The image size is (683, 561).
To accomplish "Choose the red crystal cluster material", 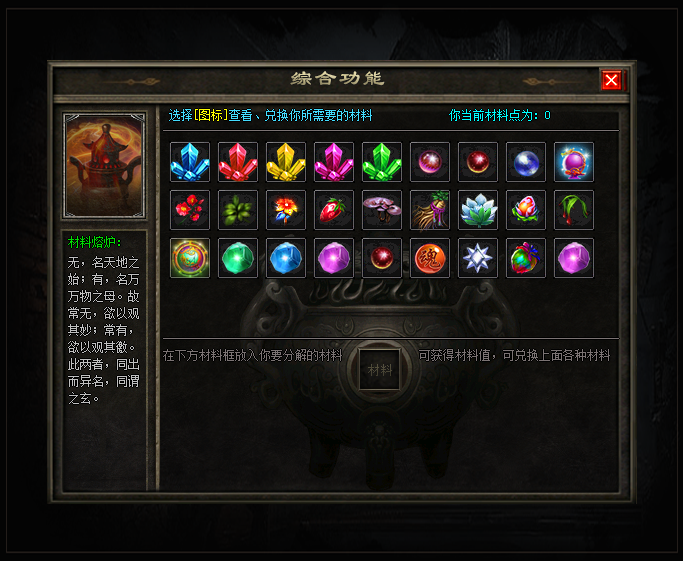I will pyautogui.click(x=237, y=162).
